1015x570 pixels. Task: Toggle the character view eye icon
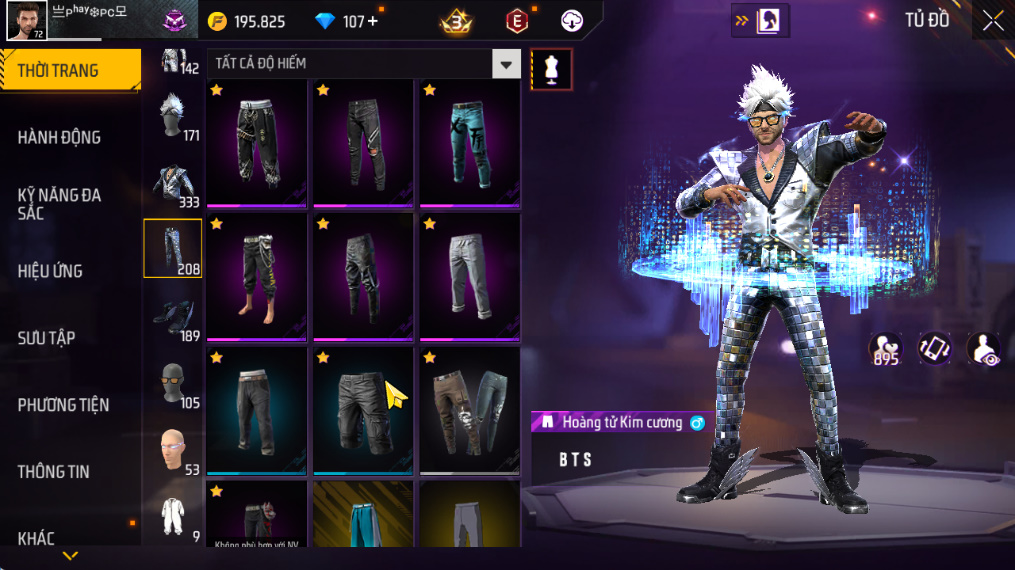tap(984, 349)
